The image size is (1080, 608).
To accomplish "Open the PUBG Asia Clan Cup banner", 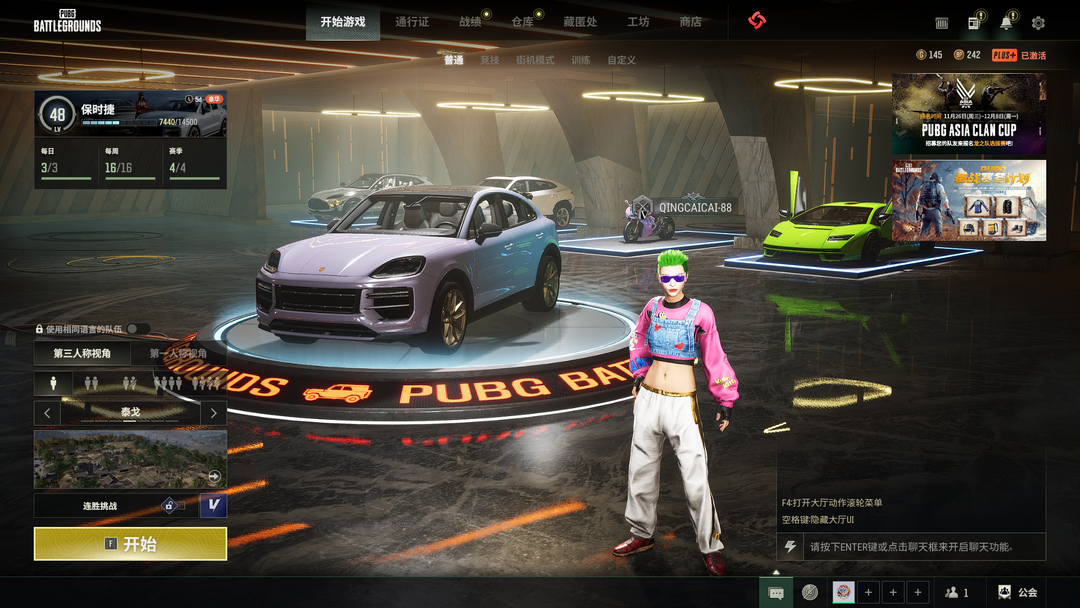I will (x=968, y=113).
